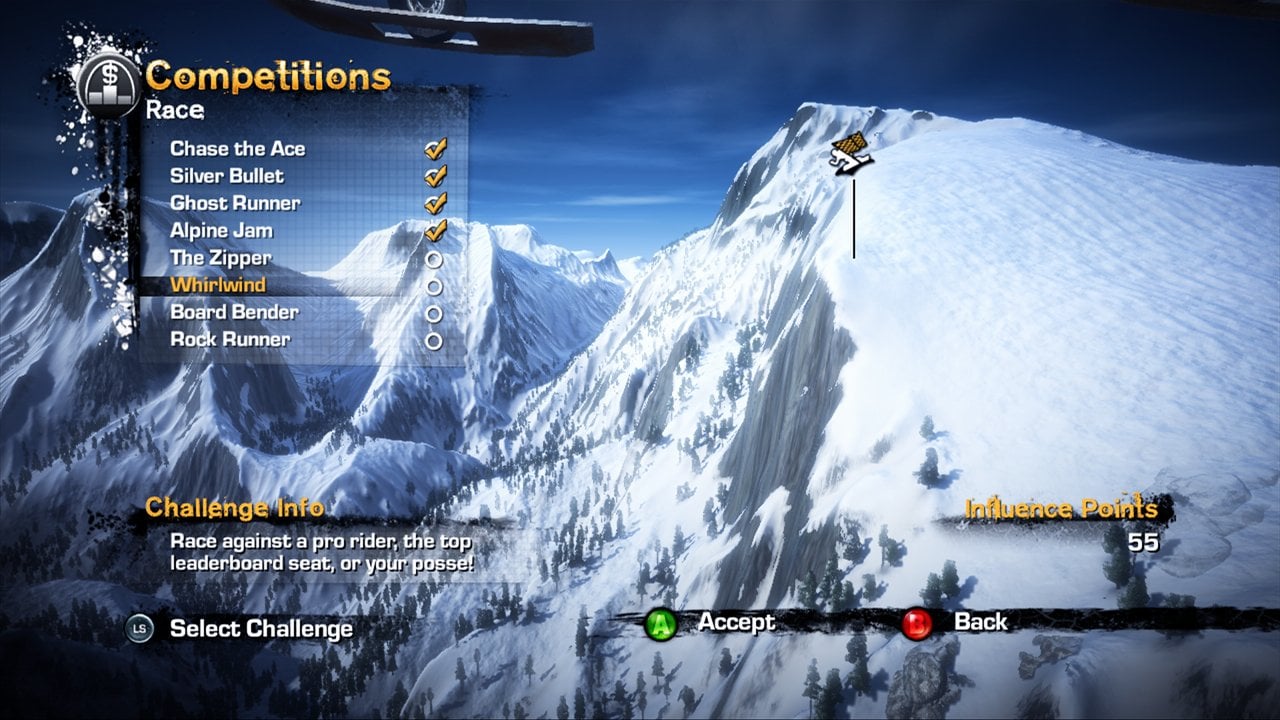Image resolution: width=1280 pixels, height=720 pixels.
Task: Select the Board Bender race
Action: point(234,312)
